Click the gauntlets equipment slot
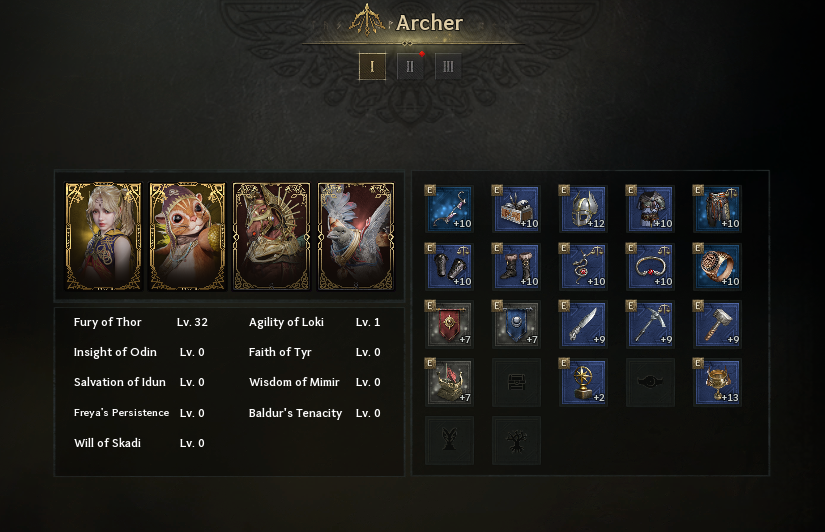The image size is (825, 532). [x=449, y=266]
